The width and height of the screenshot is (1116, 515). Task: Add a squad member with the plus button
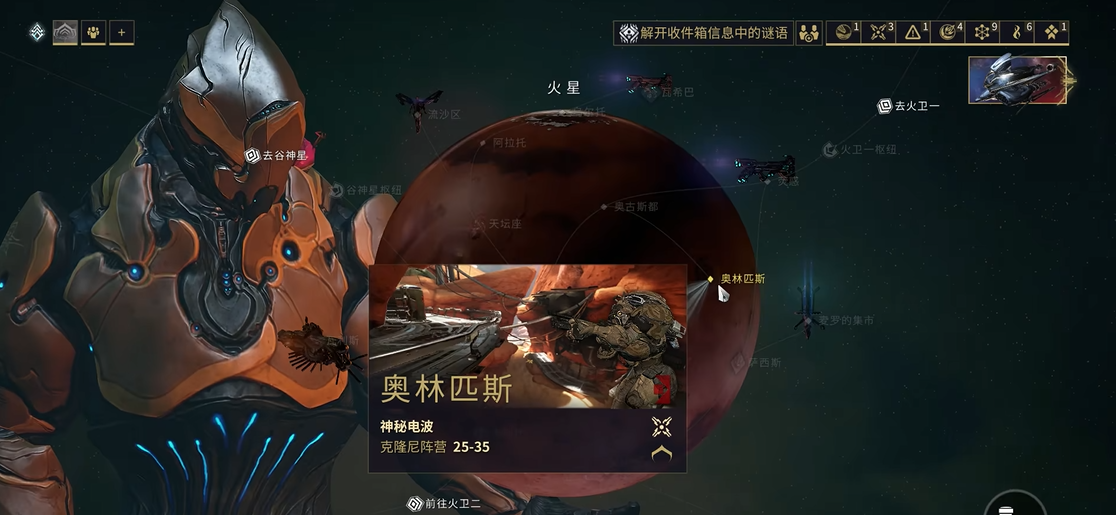[121, 32]
